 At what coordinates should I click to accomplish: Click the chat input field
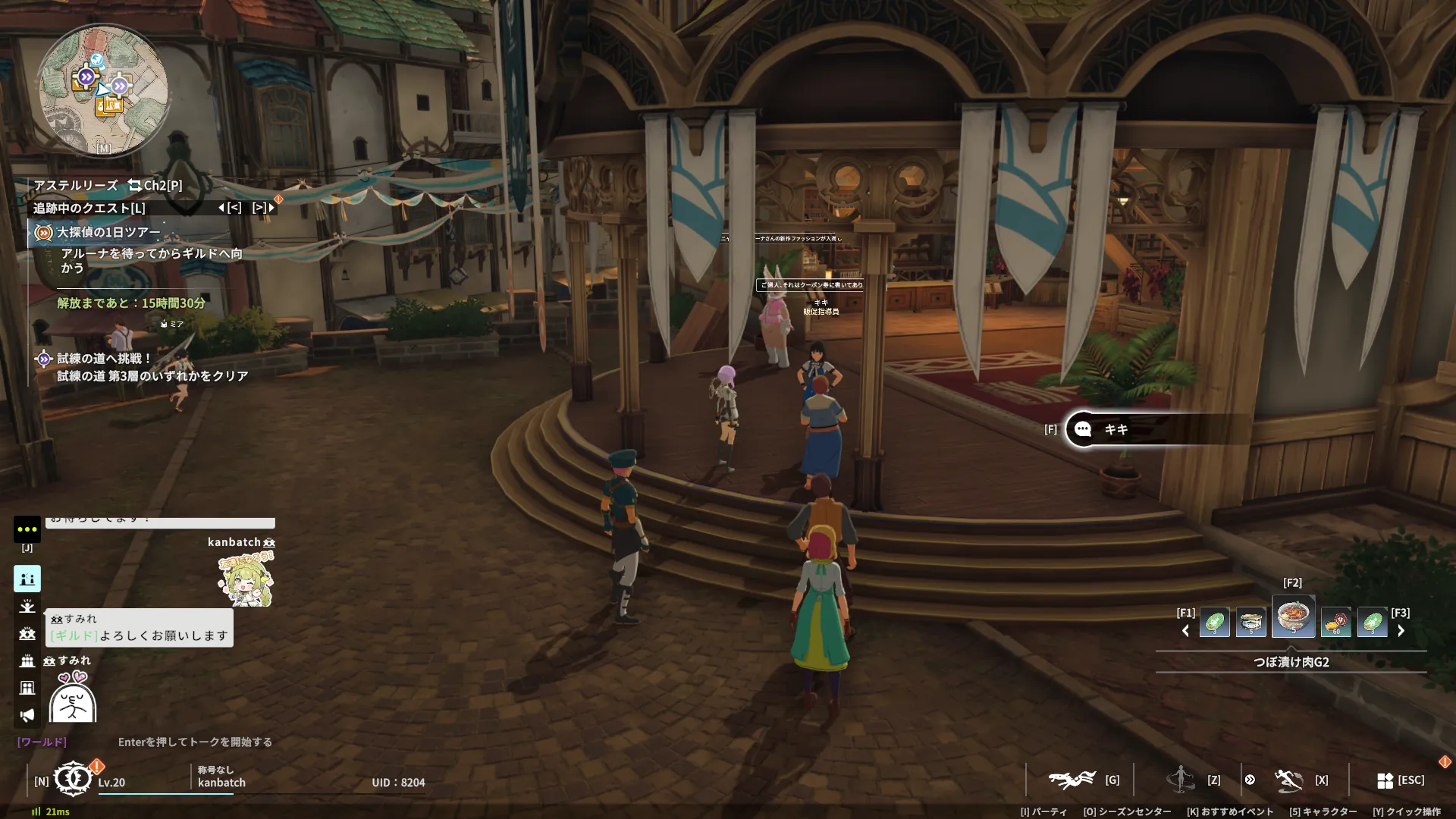pyautogui.click(x=195, y=742)
